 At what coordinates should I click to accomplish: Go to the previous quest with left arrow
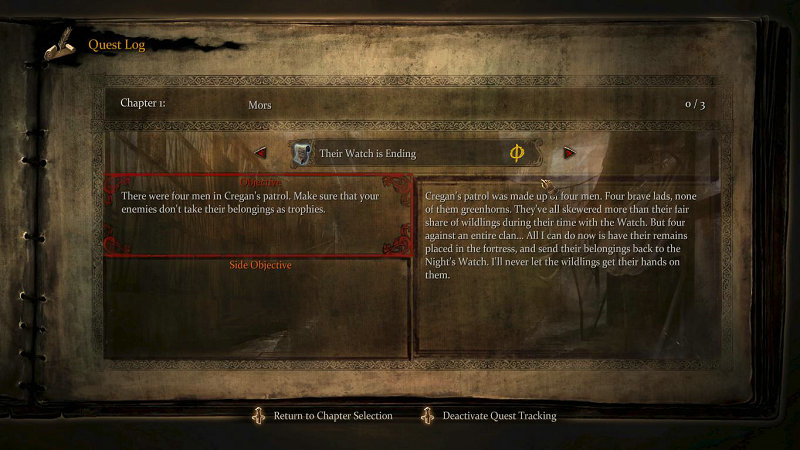pos(261,153)
